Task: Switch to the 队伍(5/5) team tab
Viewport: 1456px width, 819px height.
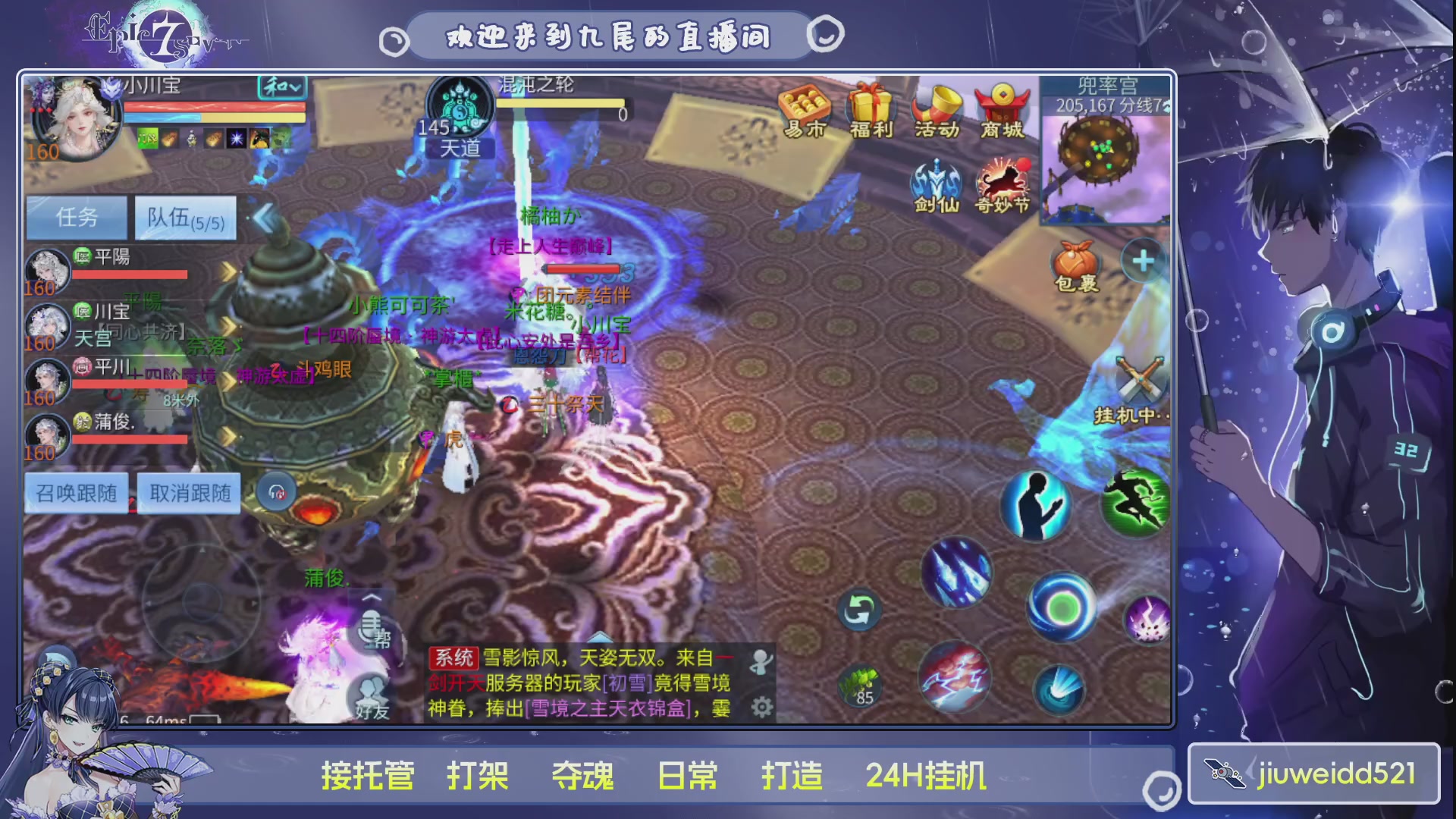Action: [x=184, y=218]
